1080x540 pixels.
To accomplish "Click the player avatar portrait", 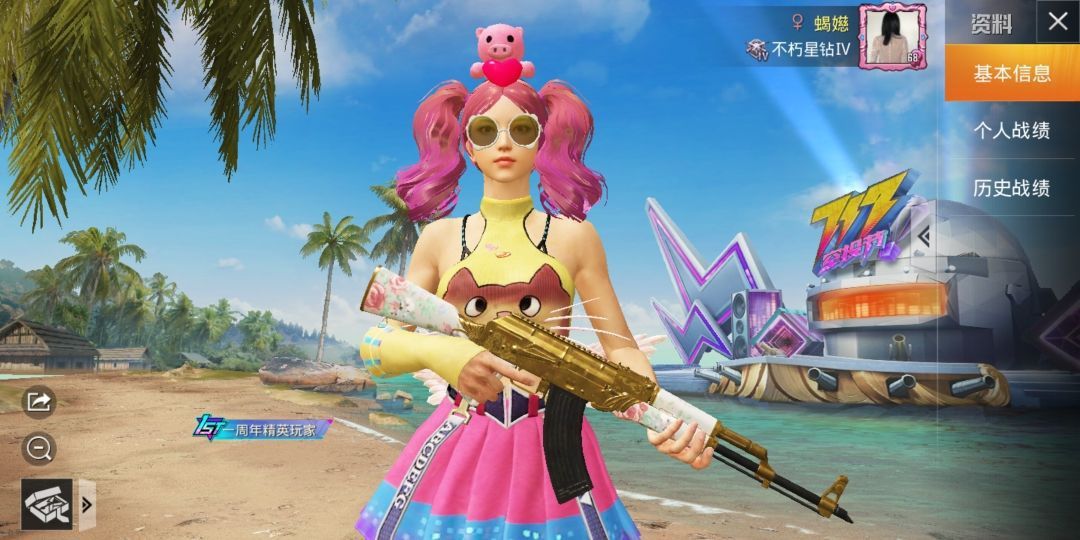I will pos(892,37).
